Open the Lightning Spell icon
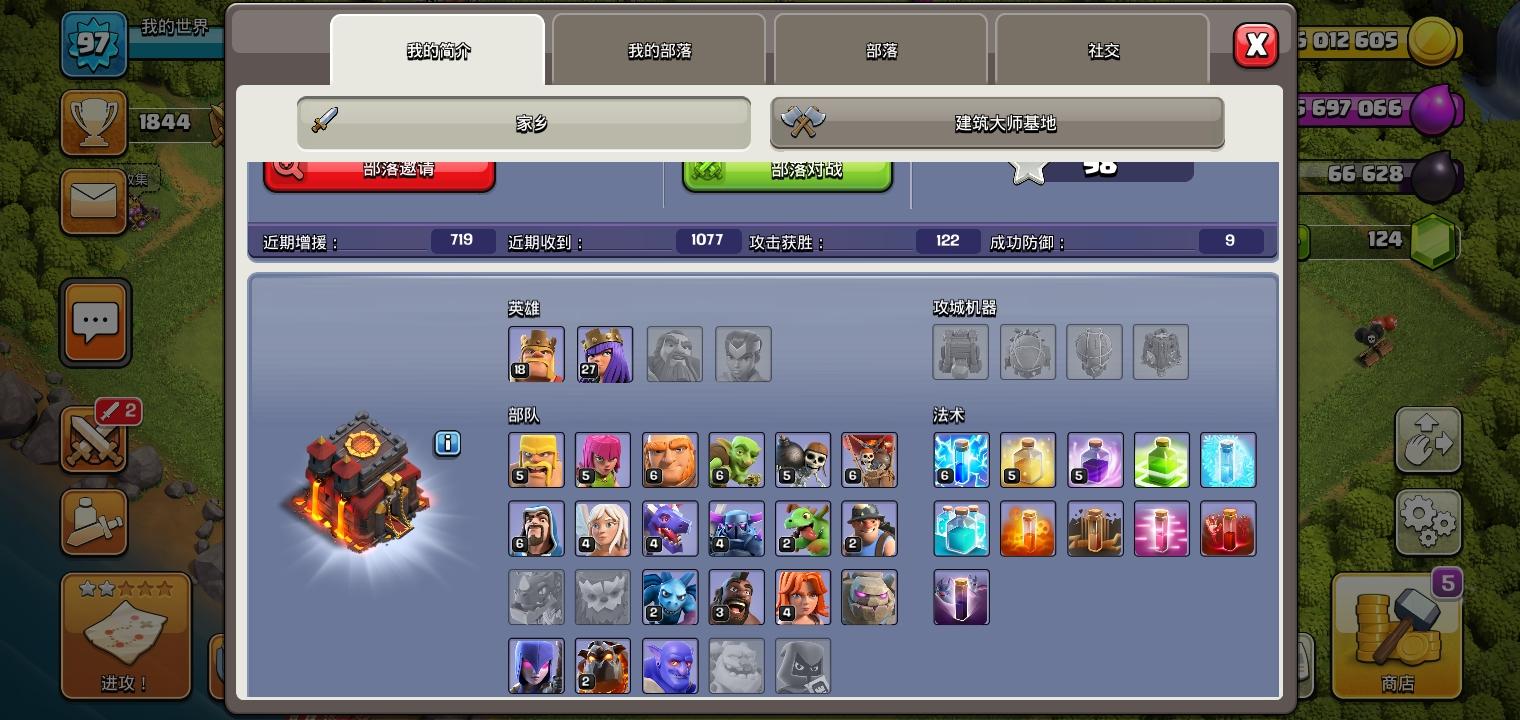The image size is (1520, 720). pos(961,460)
